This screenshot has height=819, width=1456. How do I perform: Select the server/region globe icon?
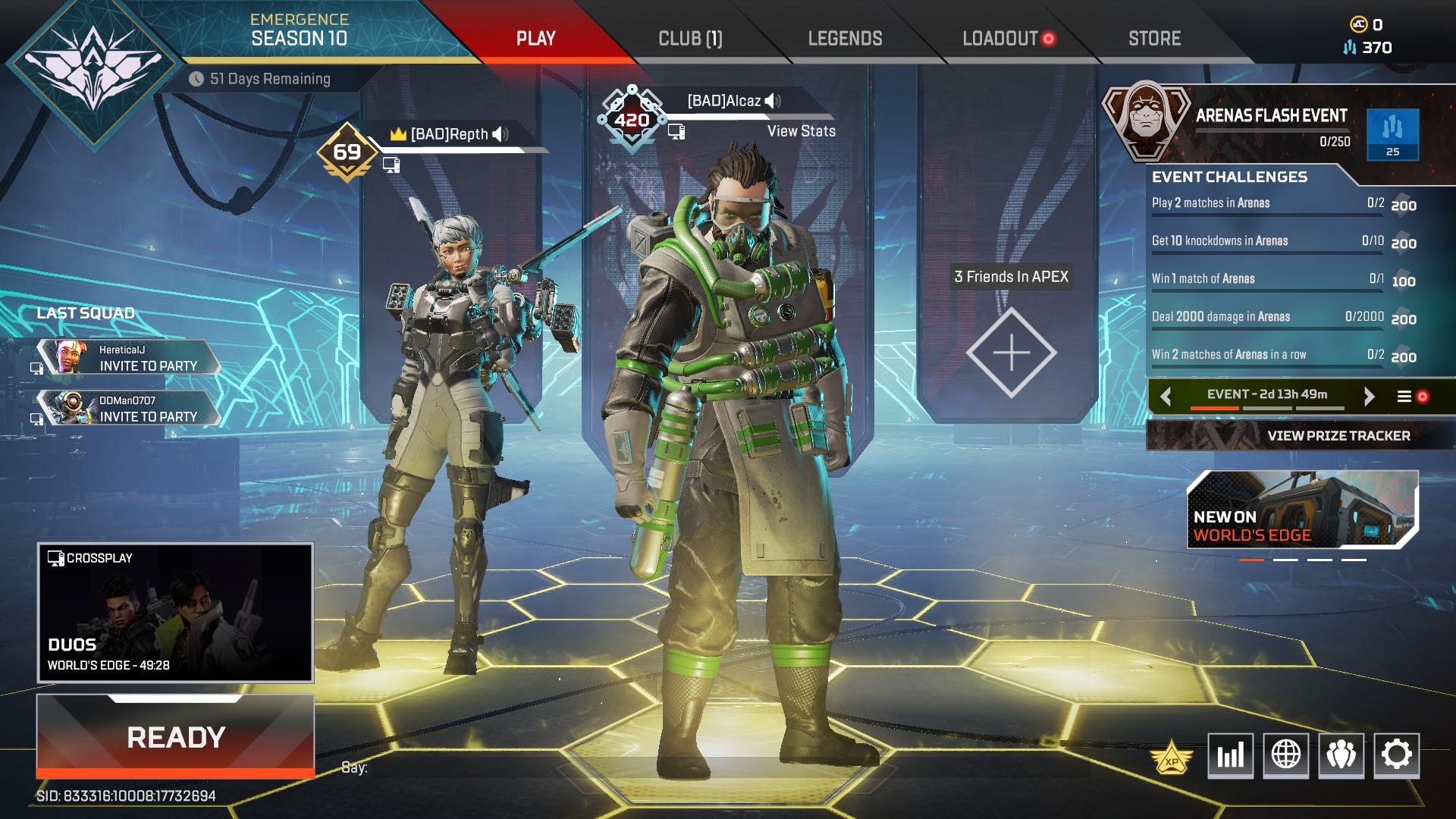(x=1286, y=755)
